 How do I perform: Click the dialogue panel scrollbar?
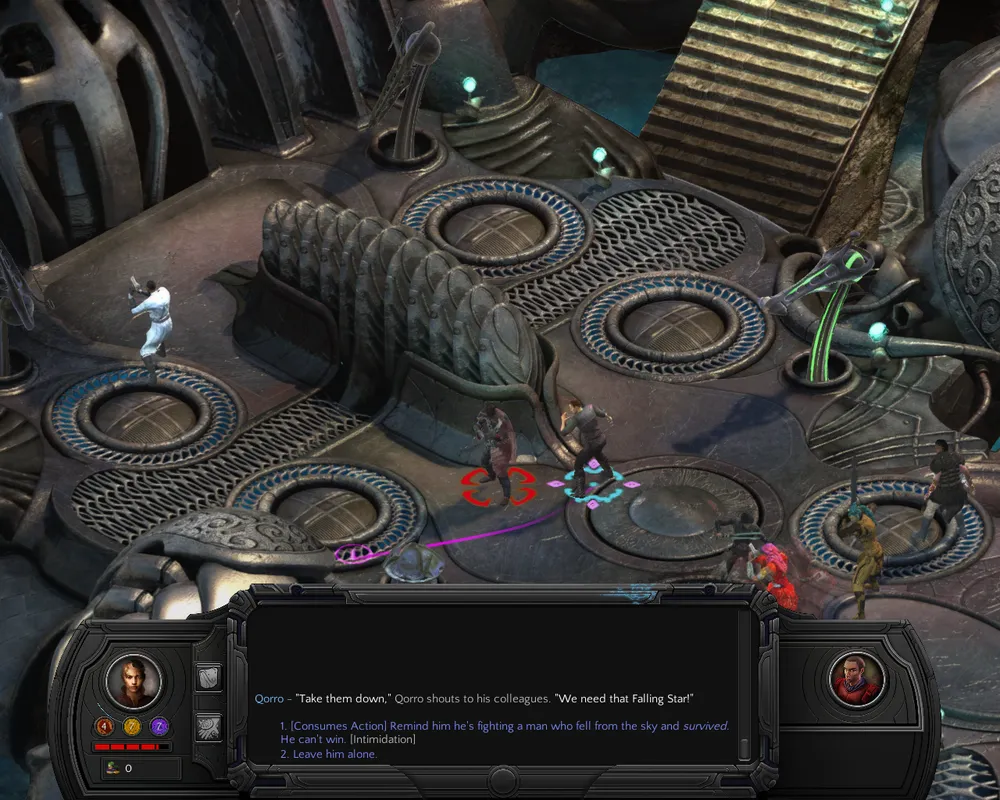click(x=742, y=680)
